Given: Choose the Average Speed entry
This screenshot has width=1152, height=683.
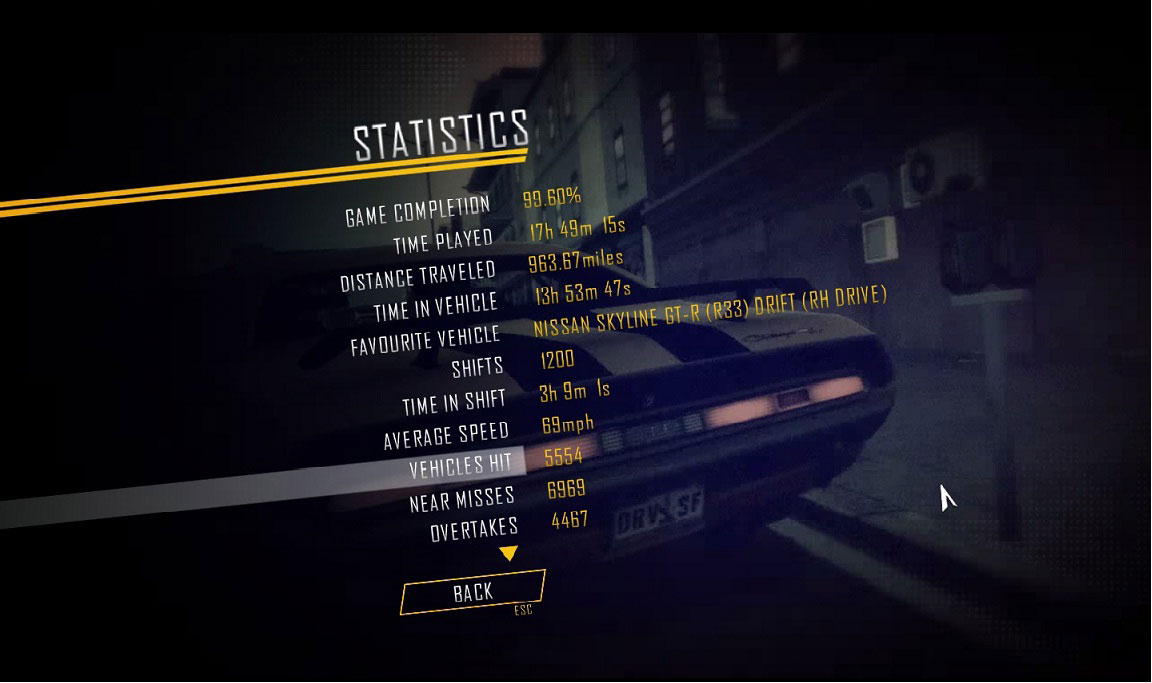Looking at the screenshot, I should point(446,436).
